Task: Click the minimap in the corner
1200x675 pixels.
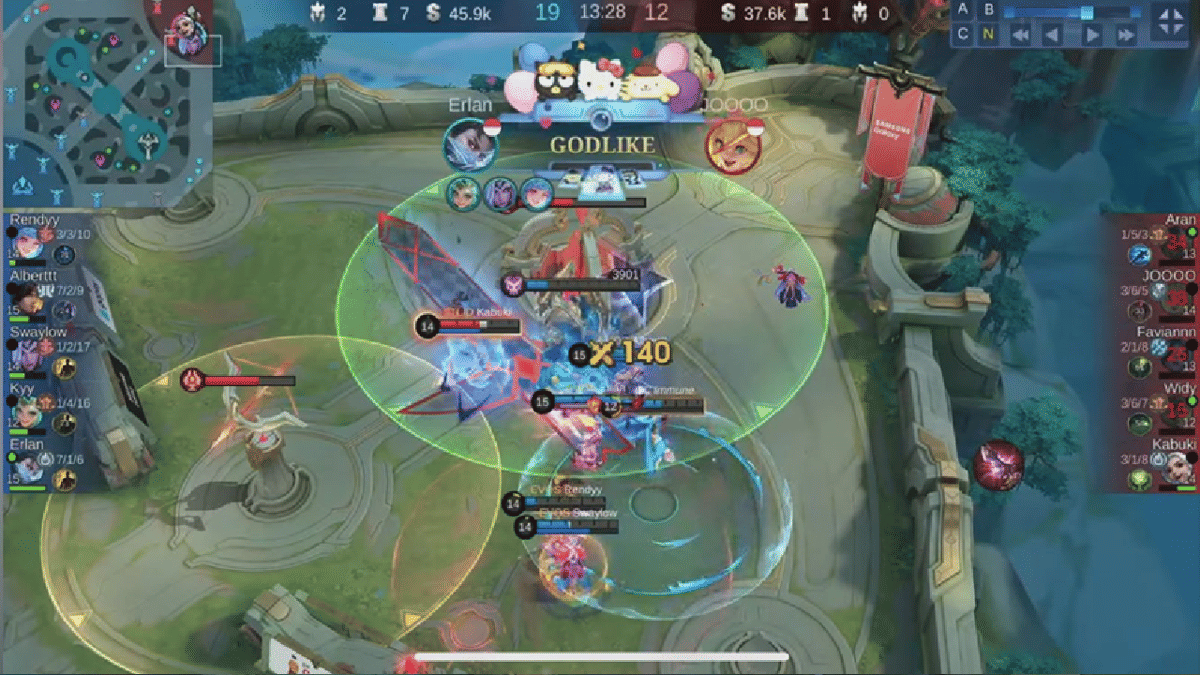Action: point(105,103)
